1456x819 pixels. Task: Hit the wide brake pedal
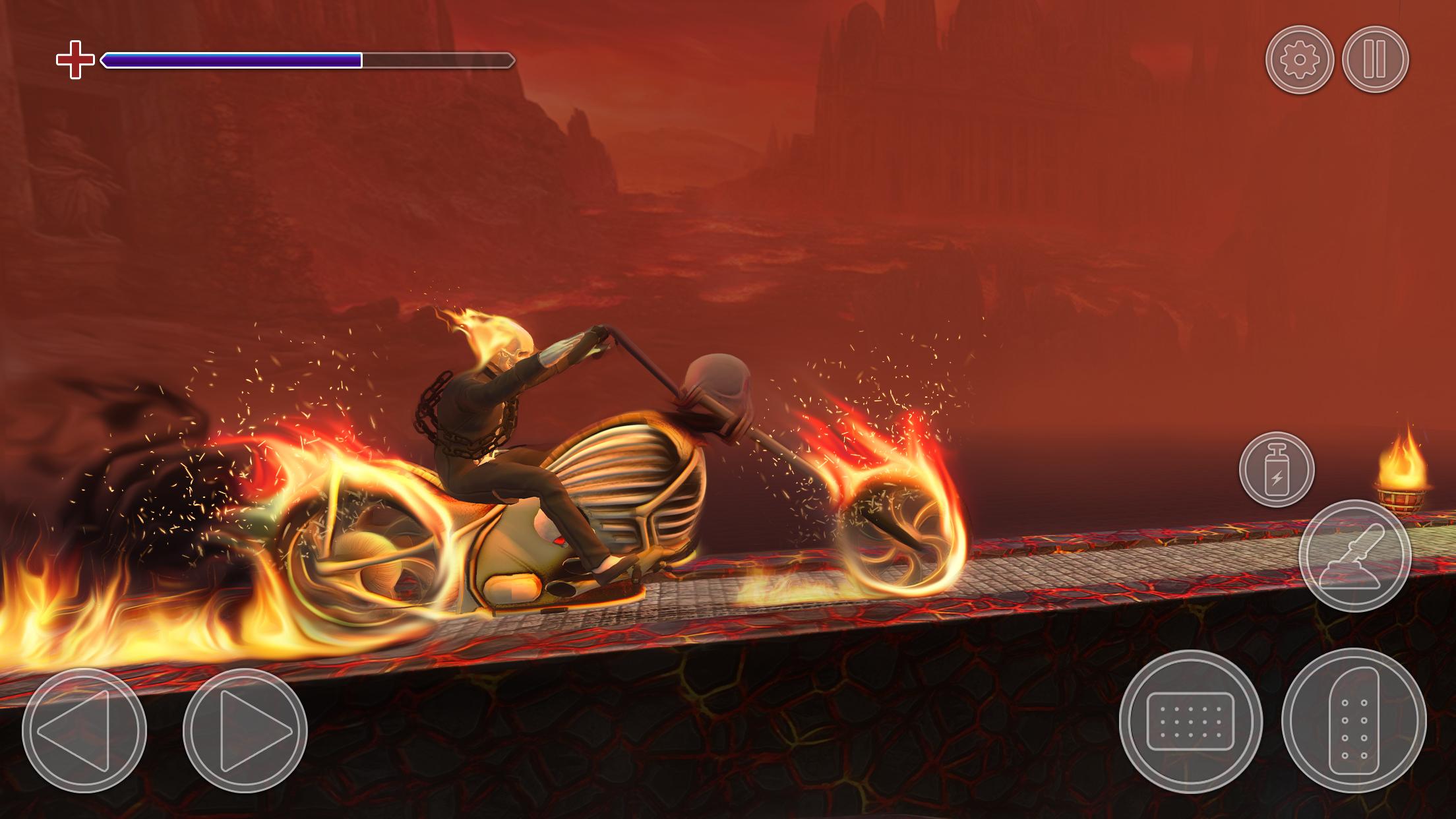[1190, 721]
